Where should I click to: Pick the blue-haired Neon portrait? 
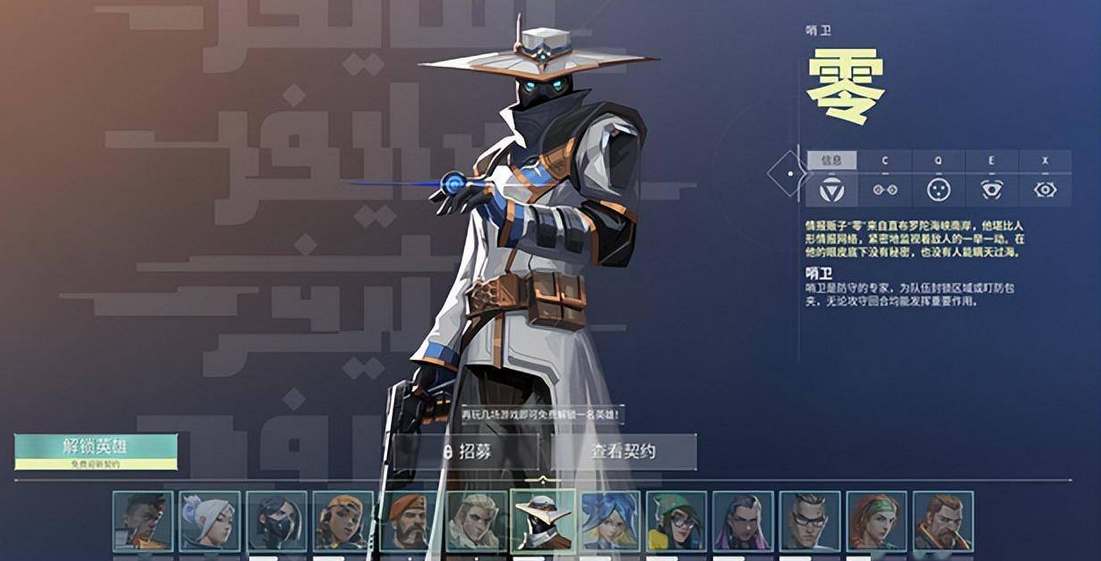coord(610,520)
